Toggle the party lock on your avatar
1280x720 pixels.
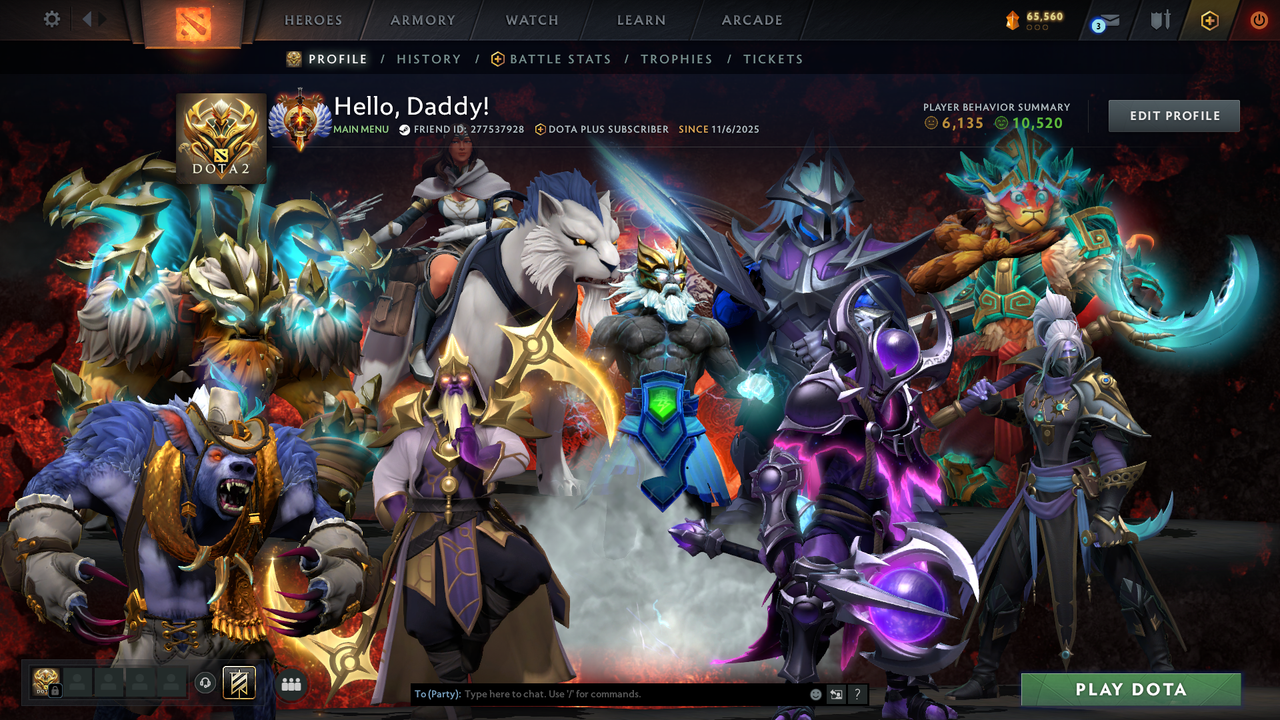click(x=55, y=690)
